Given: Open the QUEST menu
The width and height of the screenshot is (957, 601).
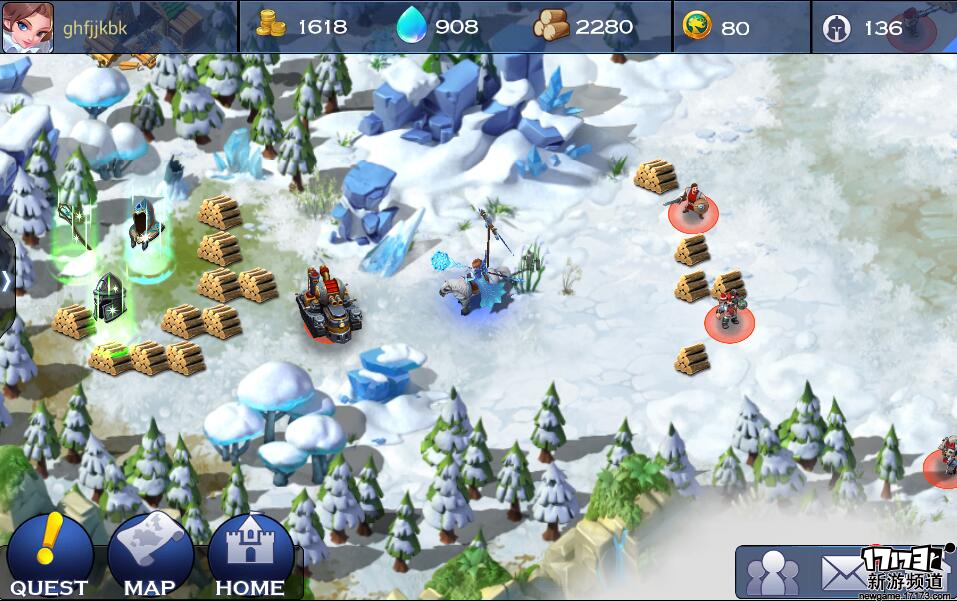Looking at the screenshot, I should 49,556.
